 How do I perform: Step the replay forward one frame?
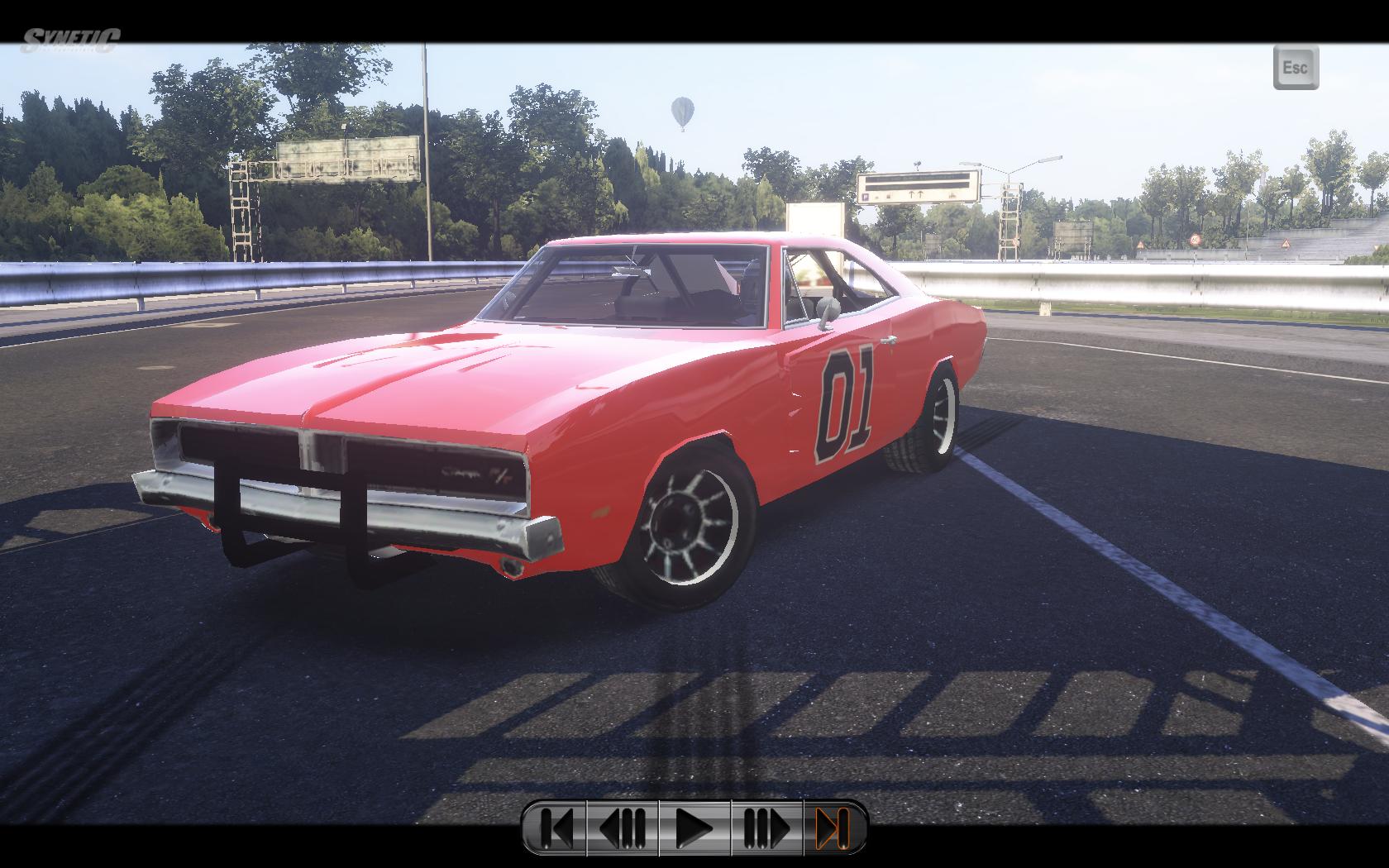[x=766, y=827]
